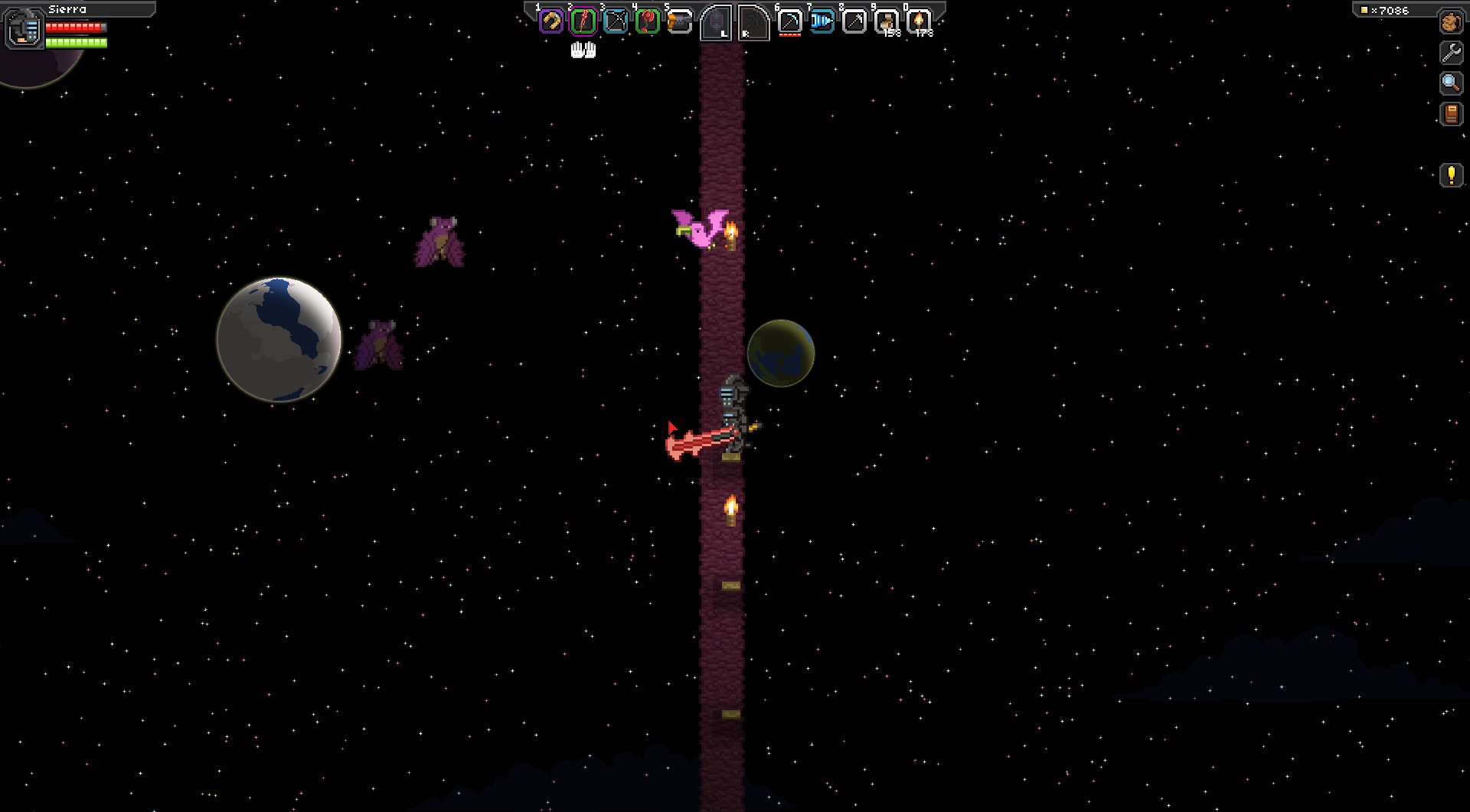Open the backpack inventory
The image size is (1470, 812).
coord(1451,22)
